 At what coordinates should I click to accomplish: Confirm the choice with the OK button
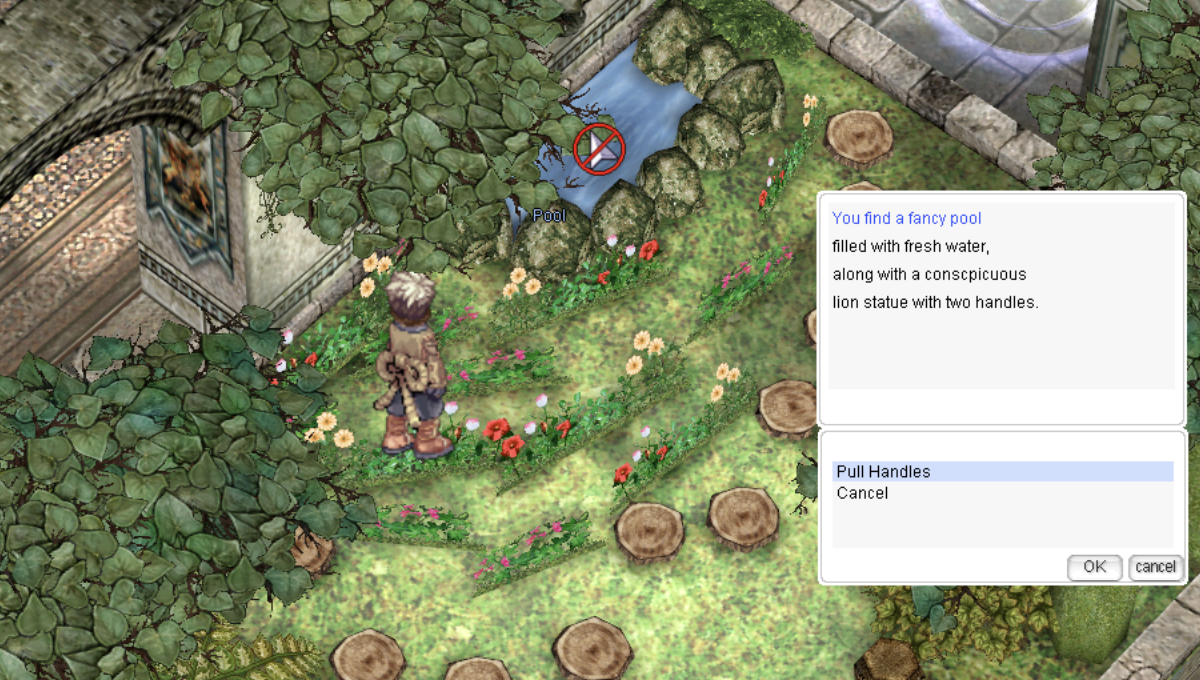click(1094, 567)
